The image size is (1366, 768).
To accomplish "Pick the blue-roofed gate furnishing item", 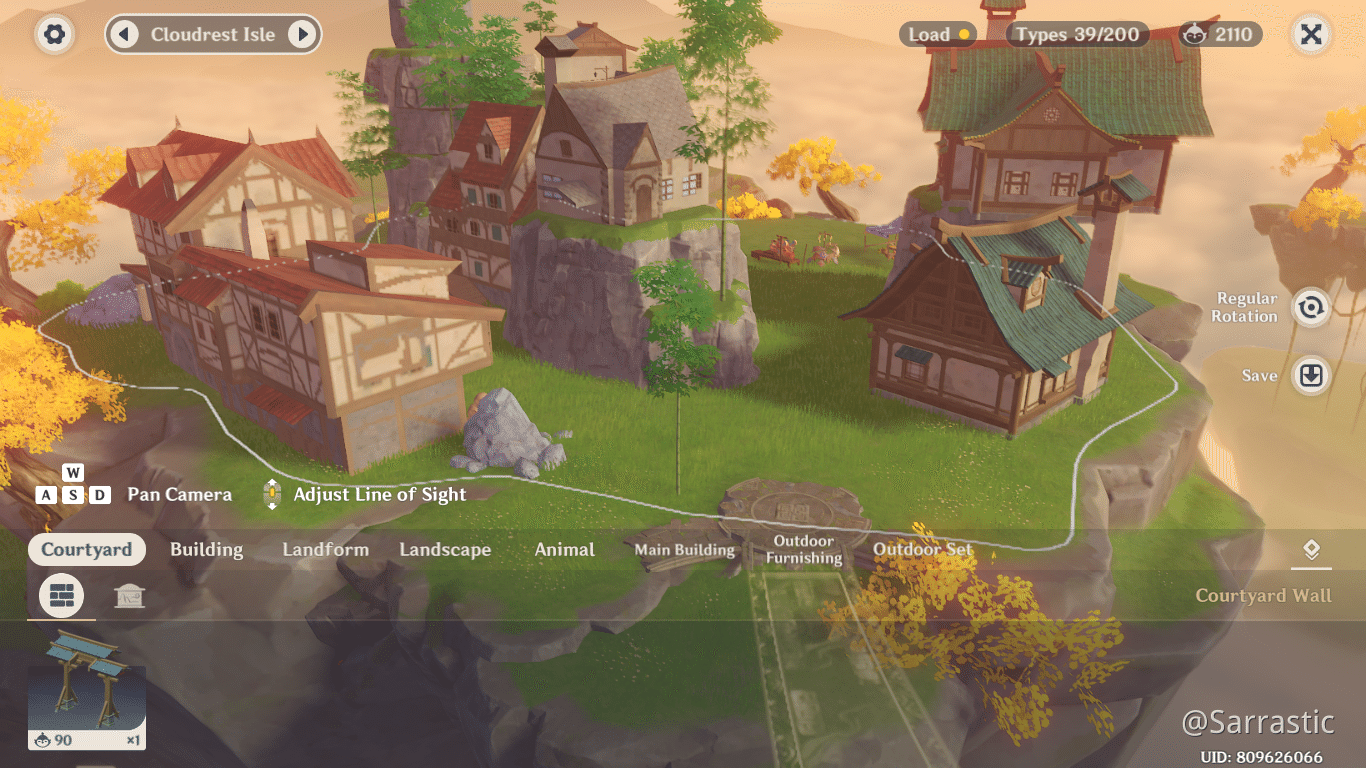I will (x=86, y=690).
